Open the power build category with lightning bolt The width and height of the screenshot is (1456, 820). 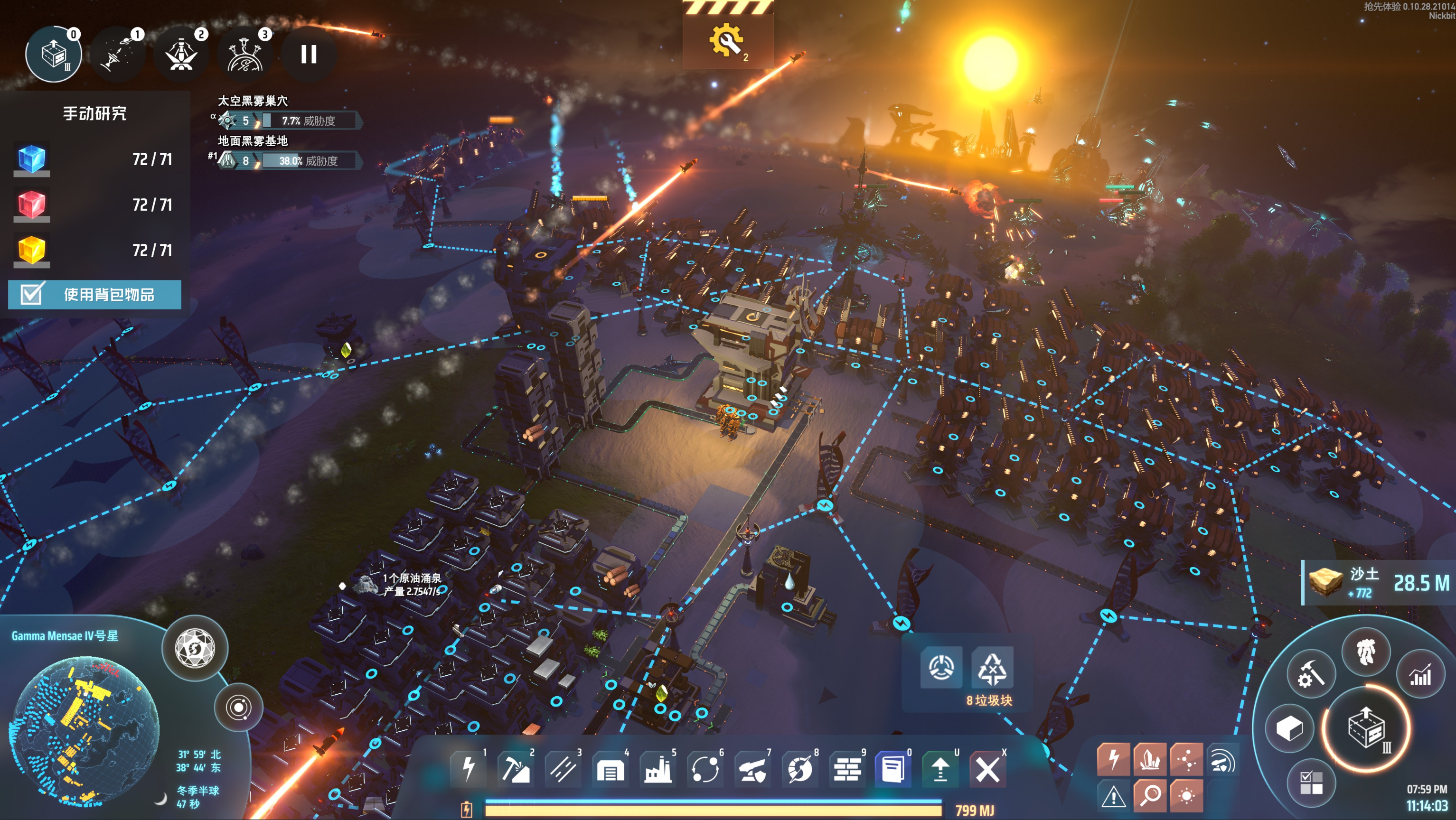[469, 769]
